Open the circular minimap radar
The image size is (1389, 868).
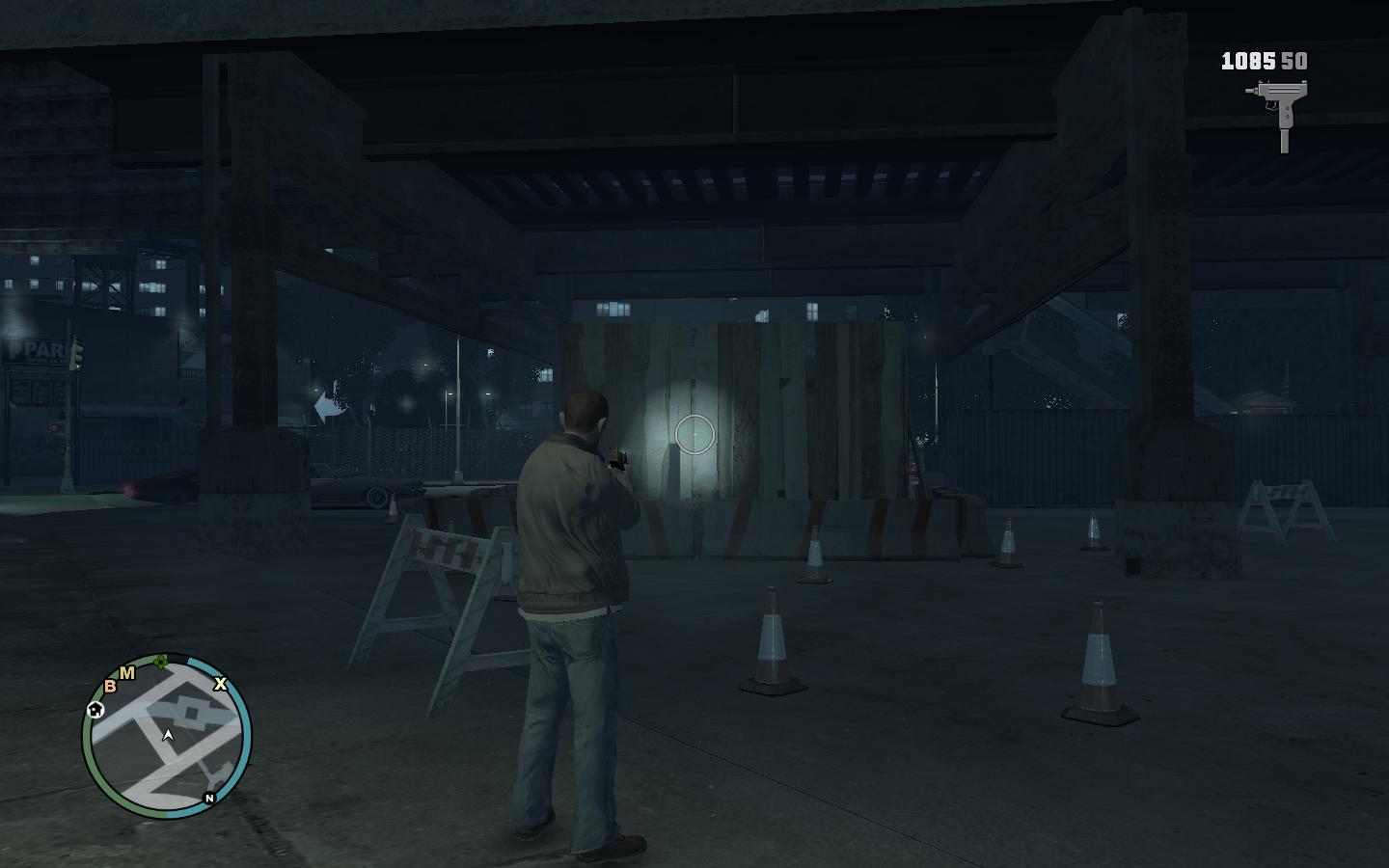tap(167, 737)
